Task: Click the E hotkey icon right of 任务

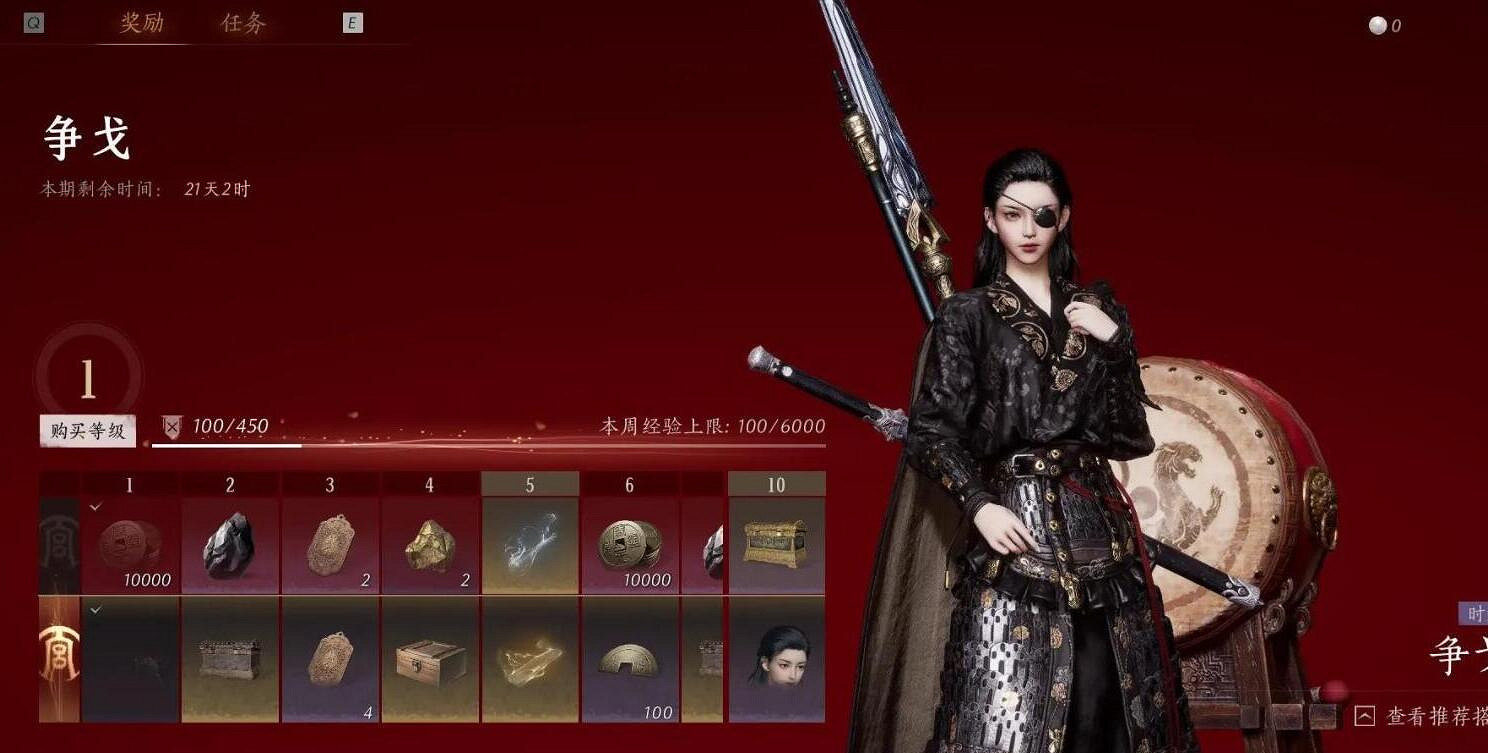Action: tap(352, 22)
